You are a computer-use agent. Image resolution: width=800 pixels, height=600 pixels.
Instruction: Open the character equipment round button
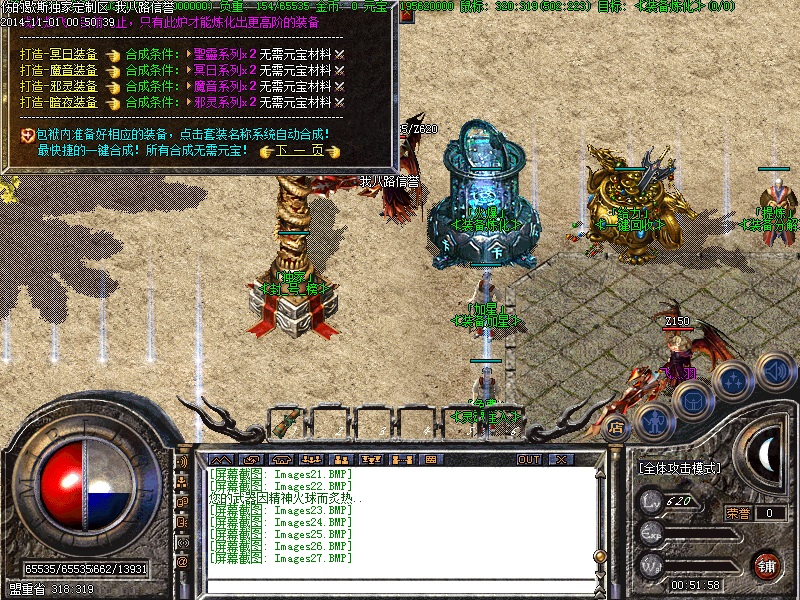[654, 421]
